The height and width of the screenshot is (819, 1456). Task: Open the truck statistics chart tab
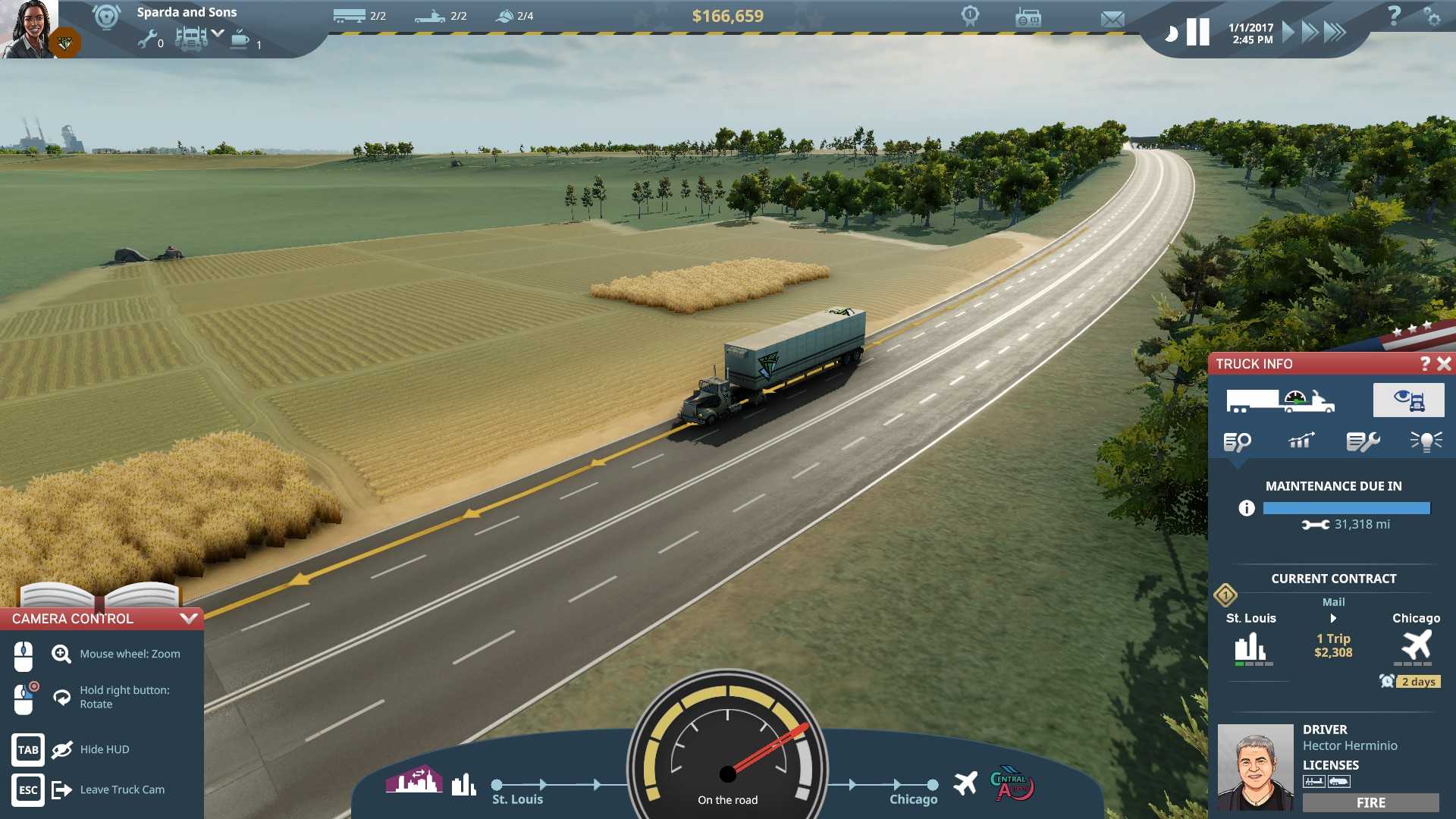[x=1301, y=440]
